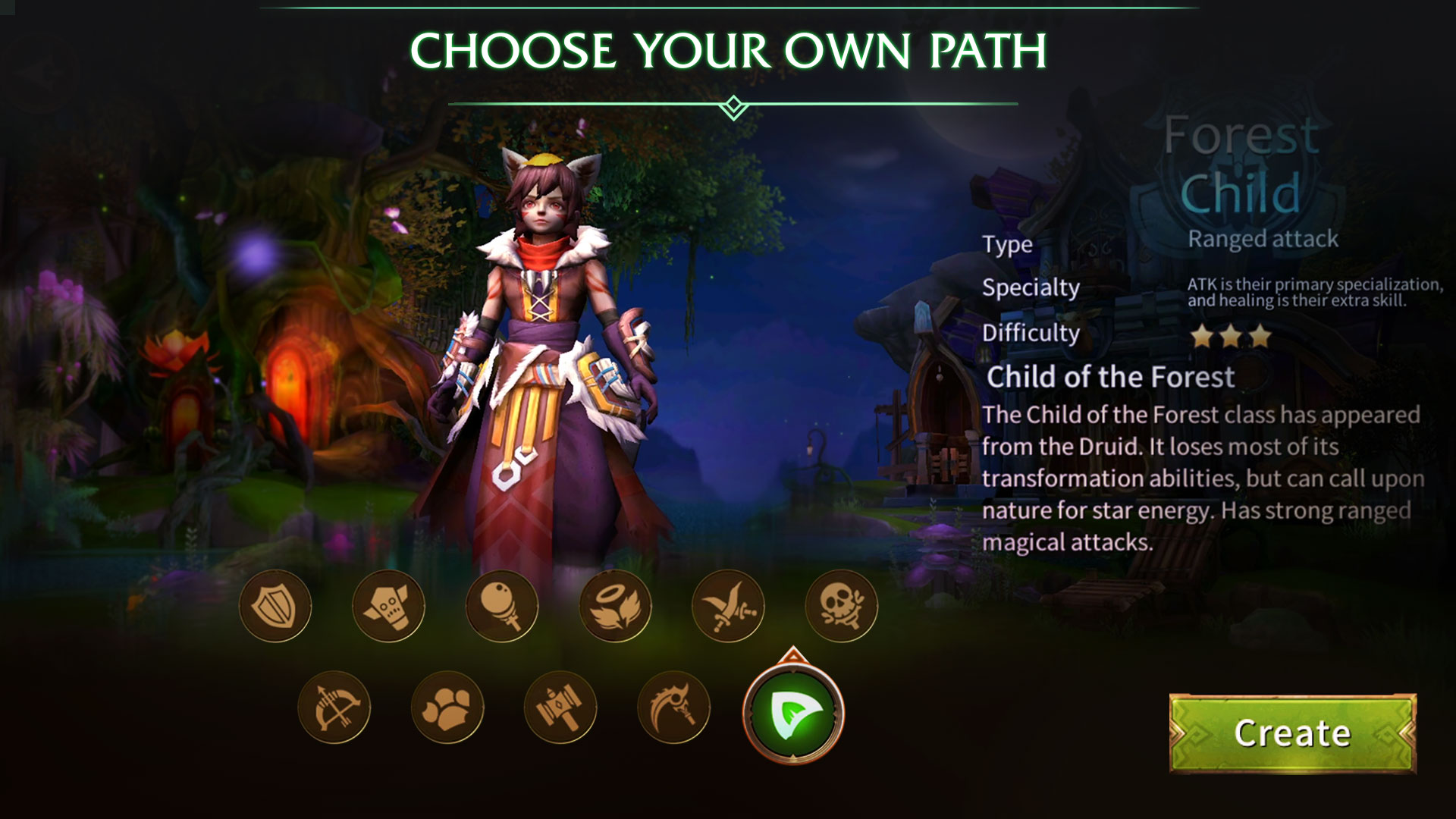Select the crossed daggers Assassin class icon
Image resolution: width=1456 pixels, height=819 pixels.
click(x=727, y=605)
